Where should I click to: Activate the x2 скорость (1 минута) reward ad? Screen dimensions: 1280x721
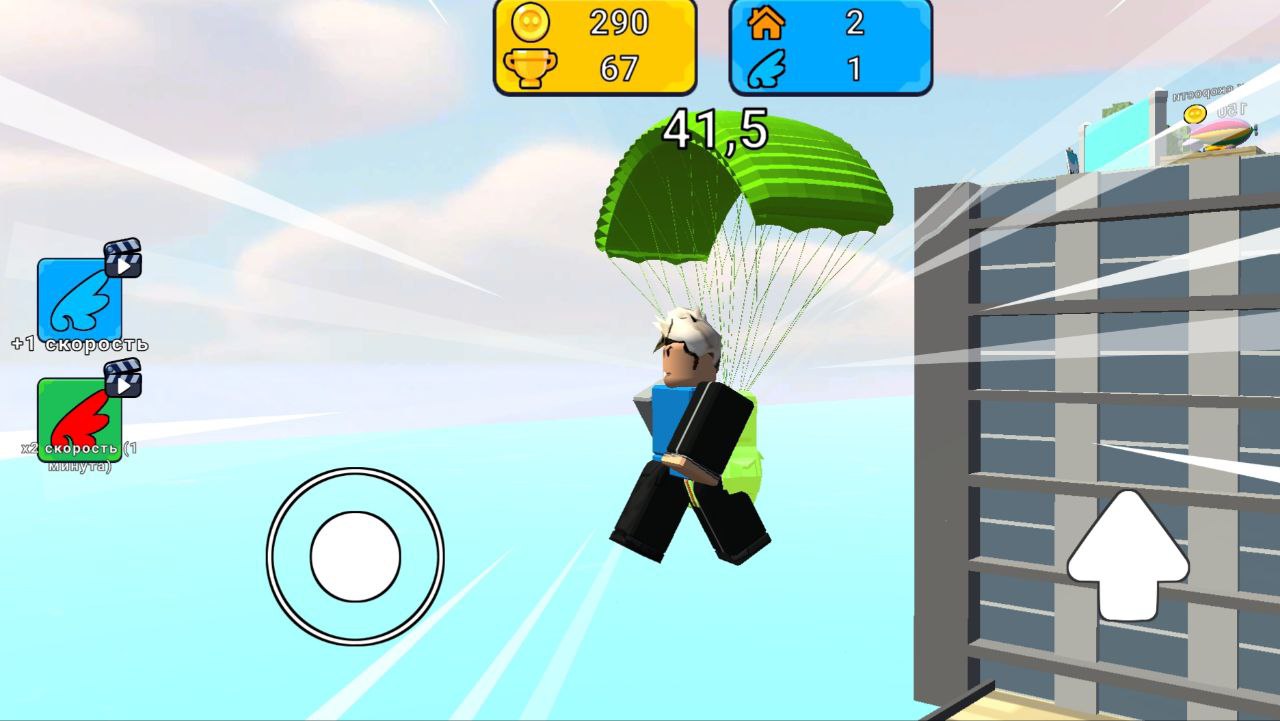80,417
